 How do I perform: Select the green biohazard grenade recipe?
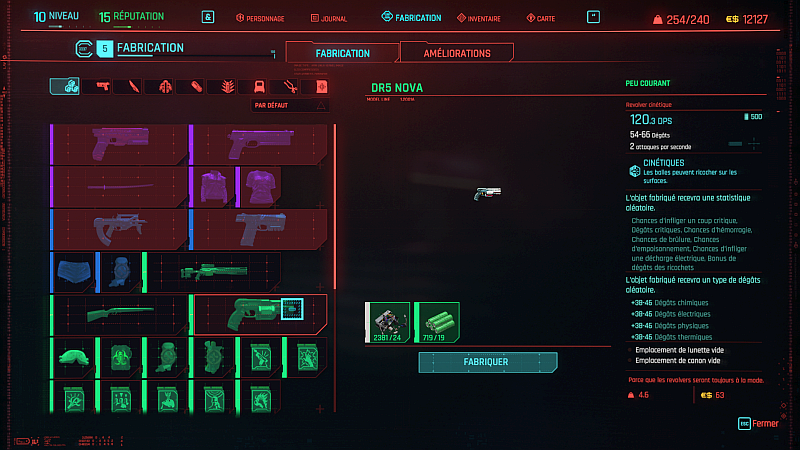(117, 356)
